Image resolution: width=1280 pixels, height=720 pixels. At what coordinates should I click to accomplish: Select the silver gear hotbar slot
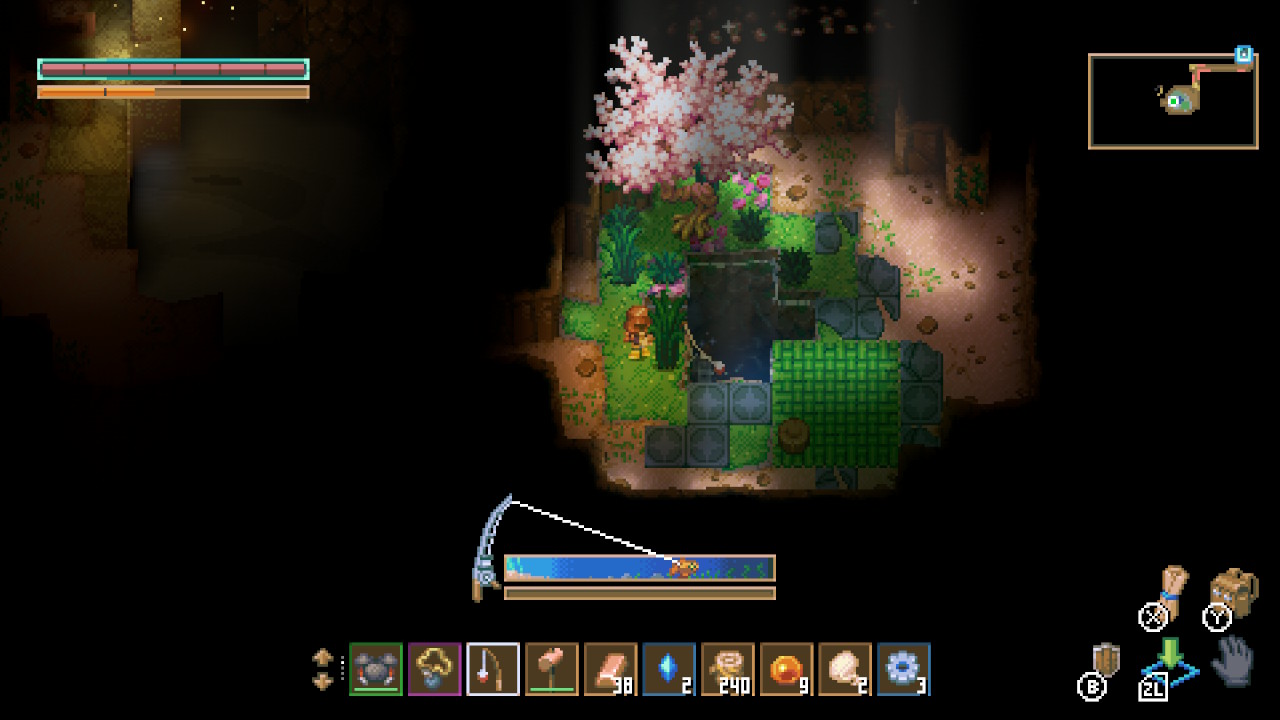click(x=904, y=669)
